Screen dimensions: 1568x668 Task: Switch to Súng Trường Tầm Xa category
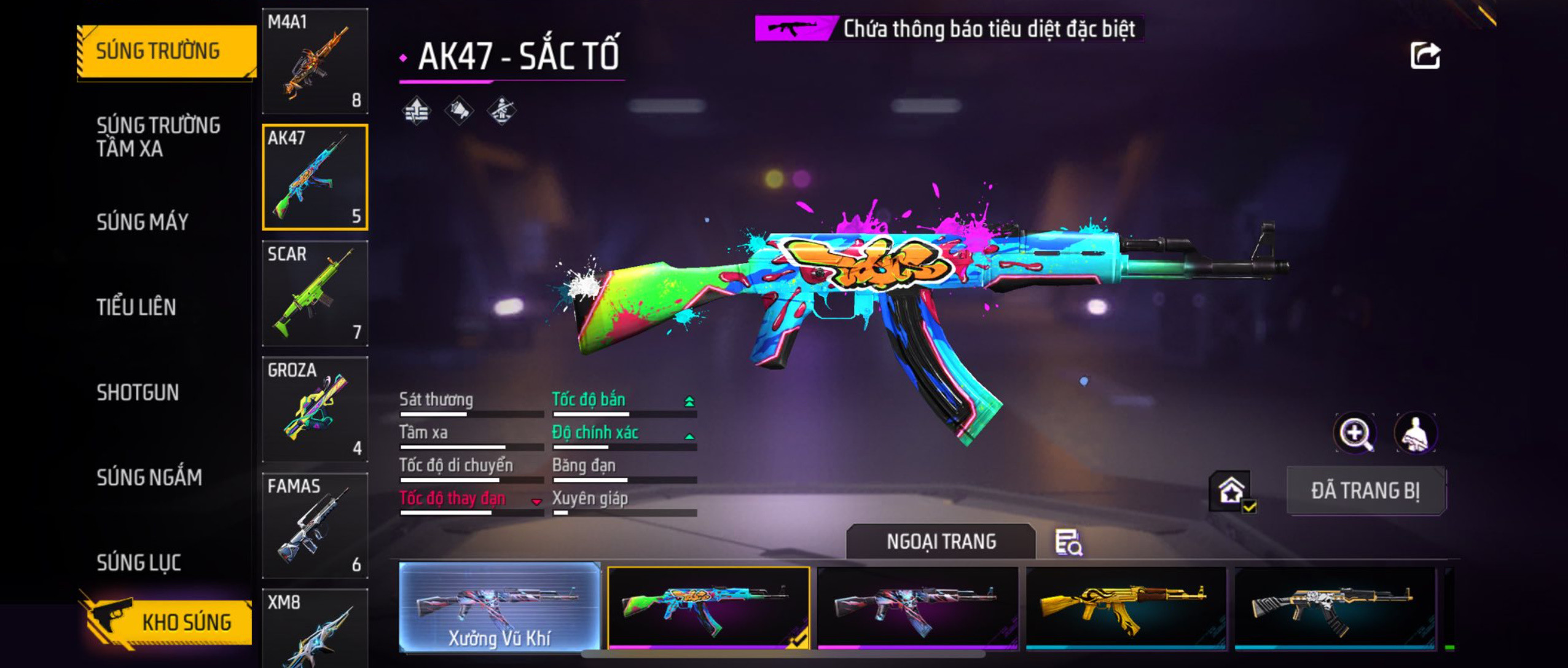pos(158,136)
